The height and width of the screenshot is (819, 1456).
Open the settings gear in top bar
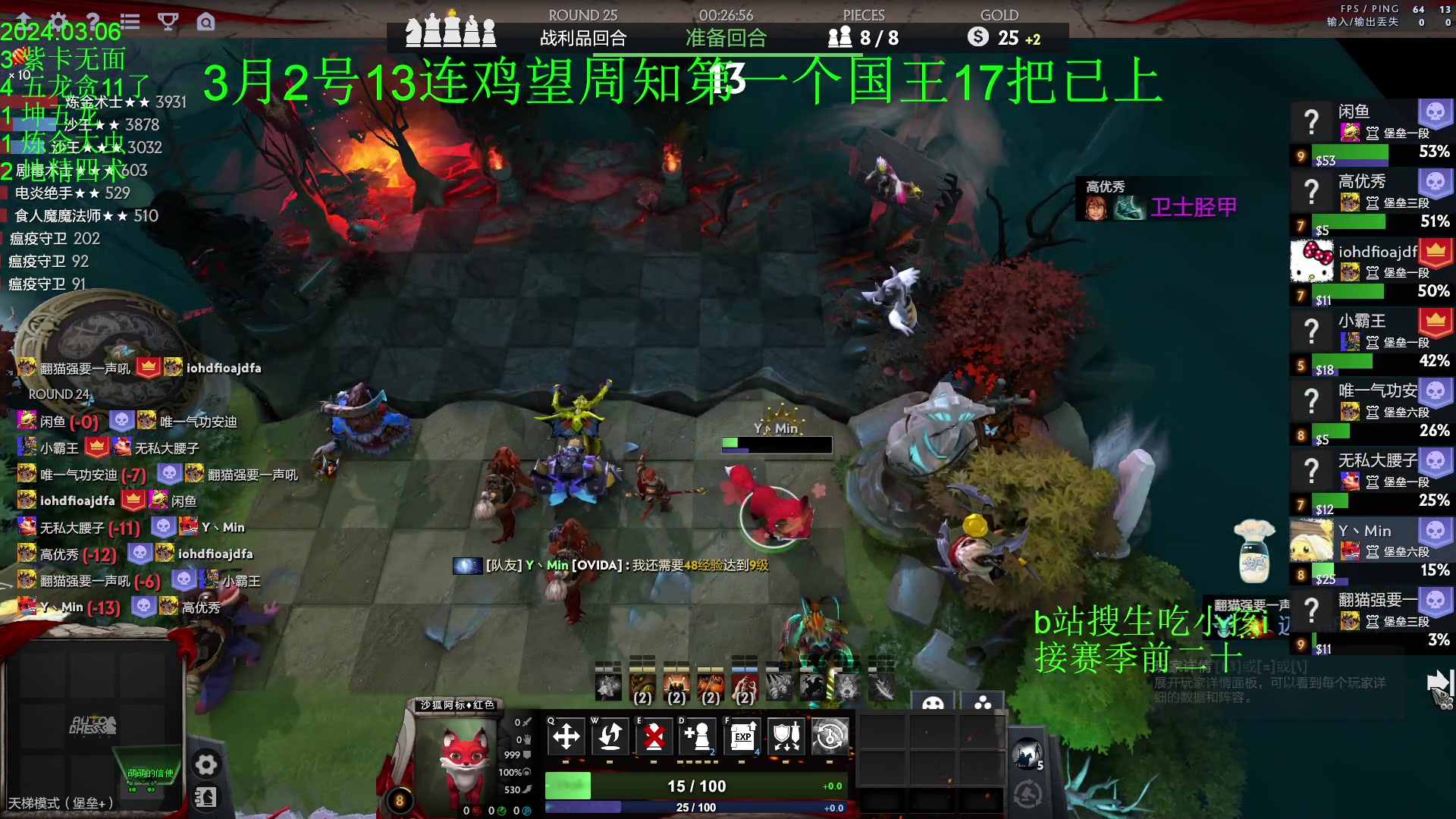pyautogui.click(x=58, y=20)
